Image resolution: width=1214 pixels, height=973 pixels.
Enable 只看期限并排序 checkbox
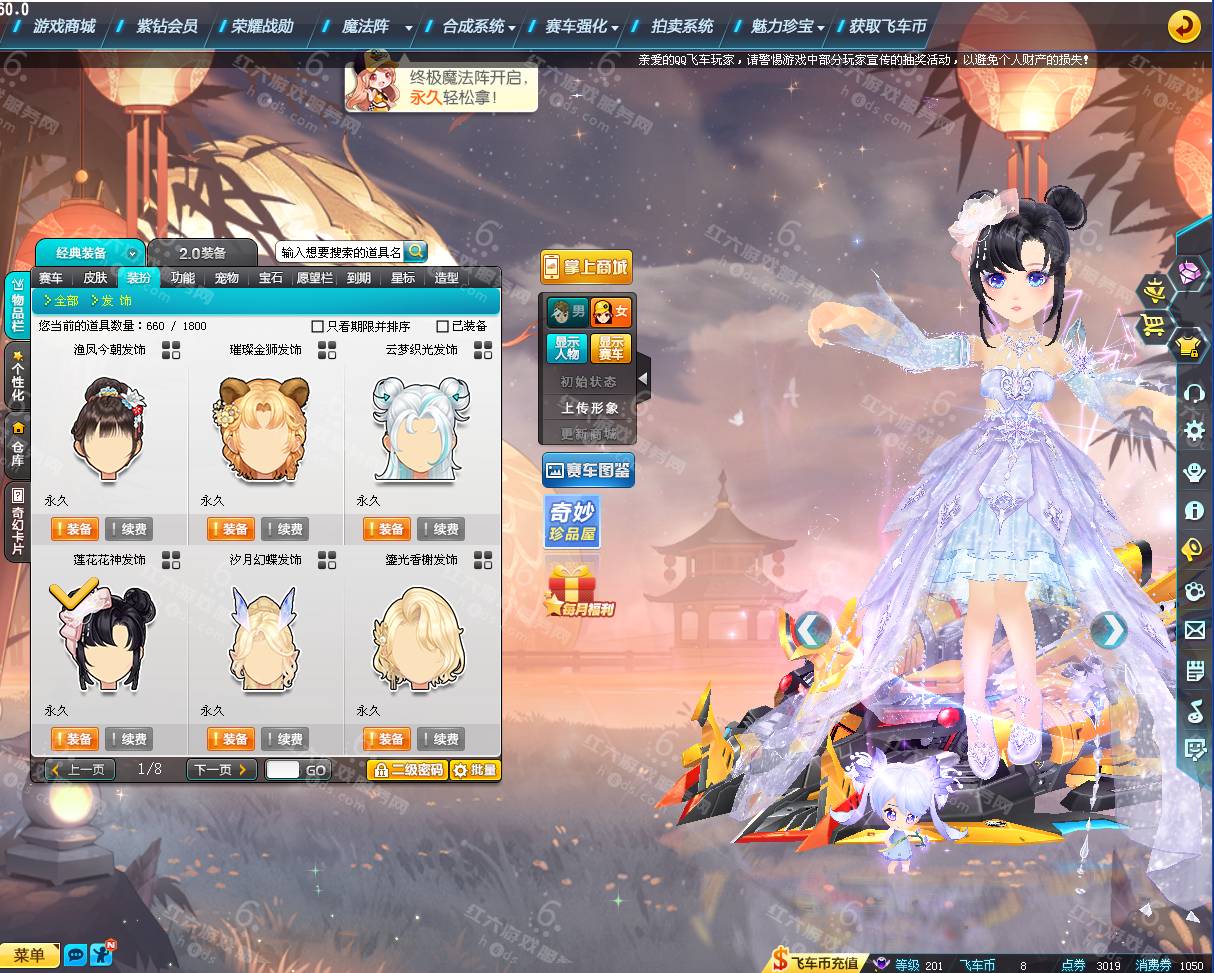click(318, 326)
